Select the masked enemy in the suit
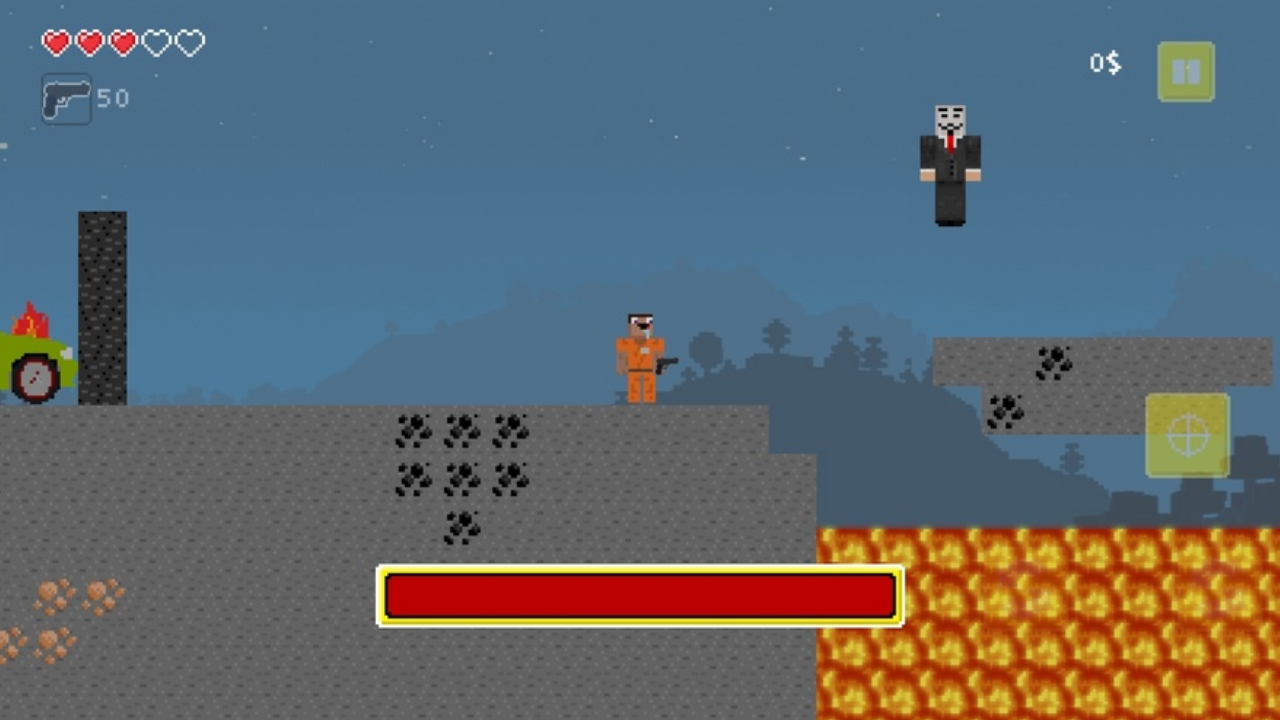 (948, 163)
